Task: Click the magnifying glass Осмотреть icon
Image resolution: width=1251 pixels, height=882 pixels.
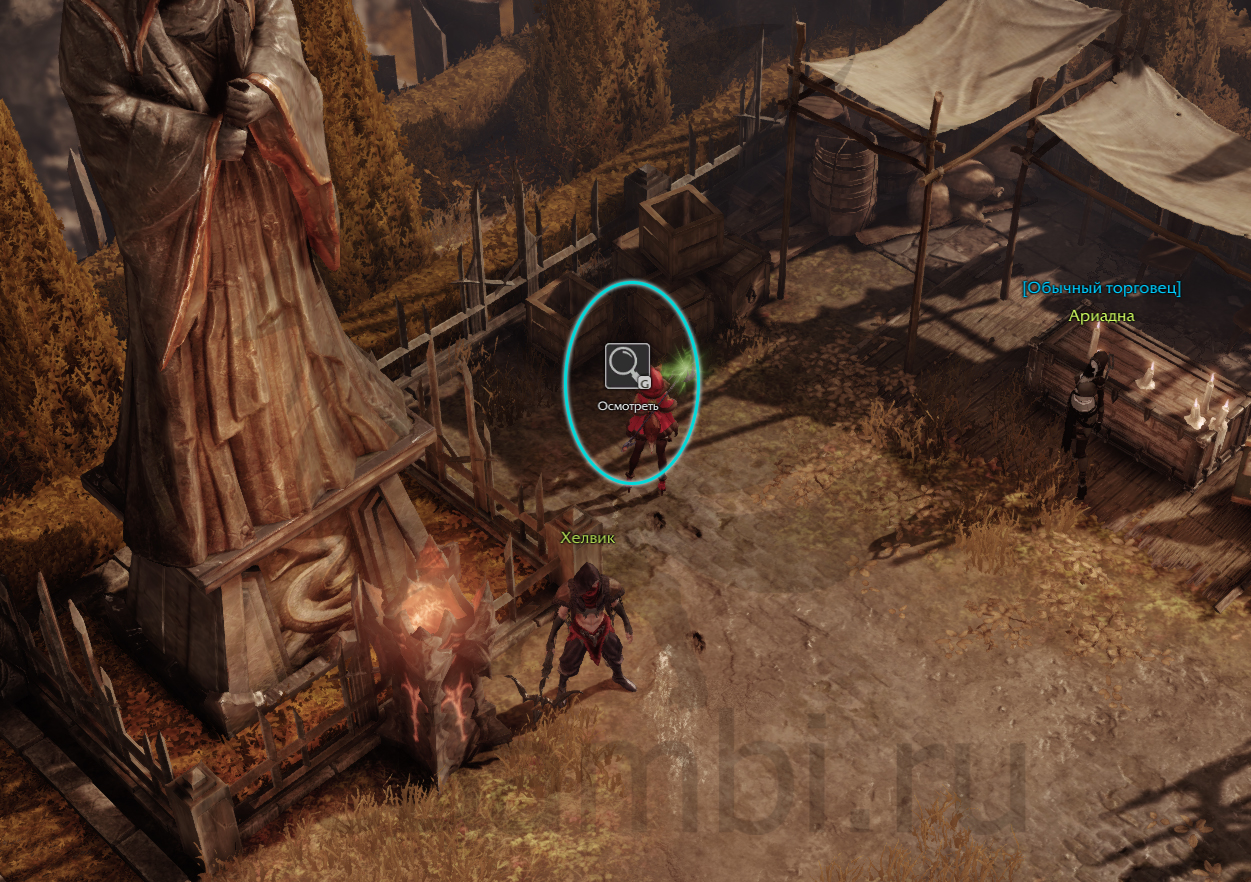Action: (627, 366)
